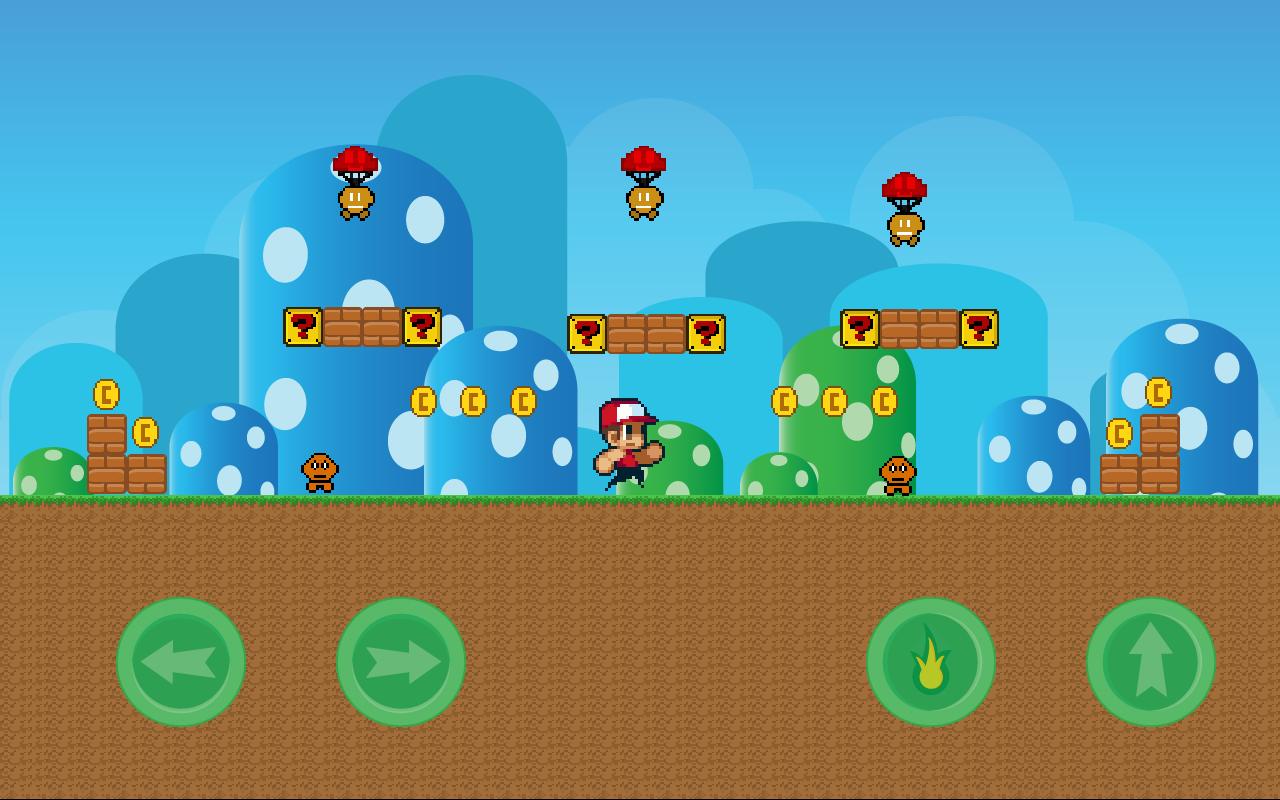This screenshot has height=800, width=1280.
Task: Tap the parachuting mushroom in the center sky
Action: point(644,180)
